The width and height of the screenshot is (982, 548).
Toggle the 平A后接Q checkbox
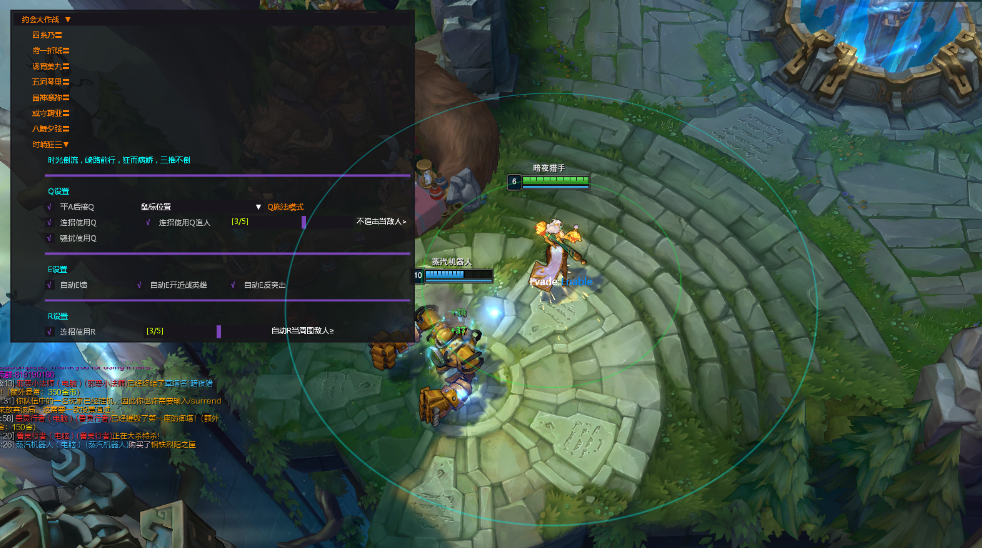[49, 207]
